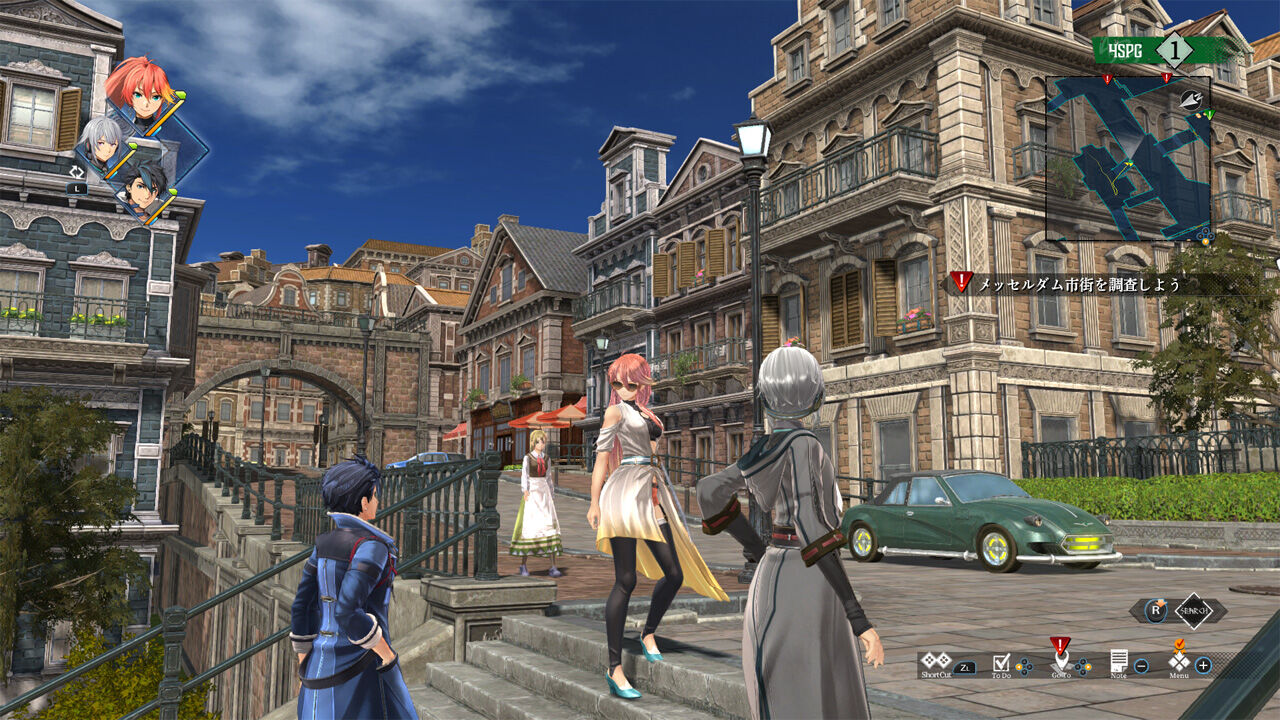Image resolution: width=1280 pixels, height=720 pixels.
Task: Open the Menu diamond icon
Action: point(1179,662)
